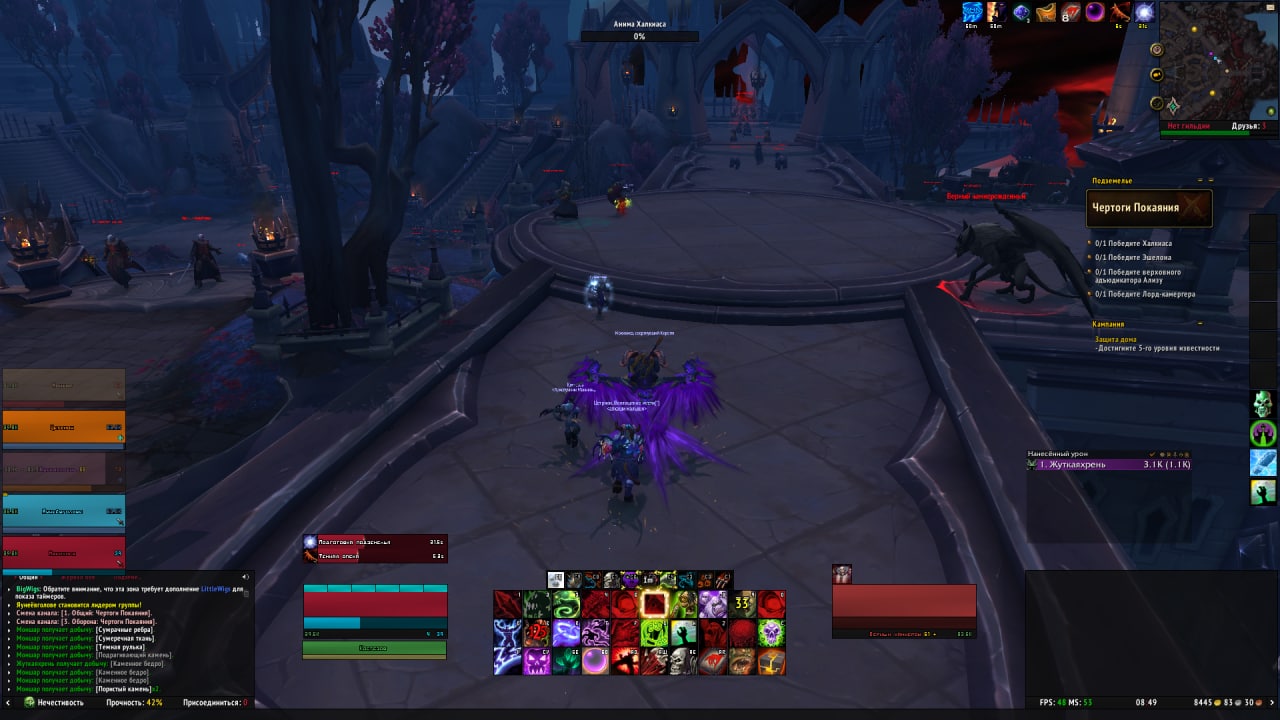
Task: Open the Общий chat tab
Action: [29, 577]
